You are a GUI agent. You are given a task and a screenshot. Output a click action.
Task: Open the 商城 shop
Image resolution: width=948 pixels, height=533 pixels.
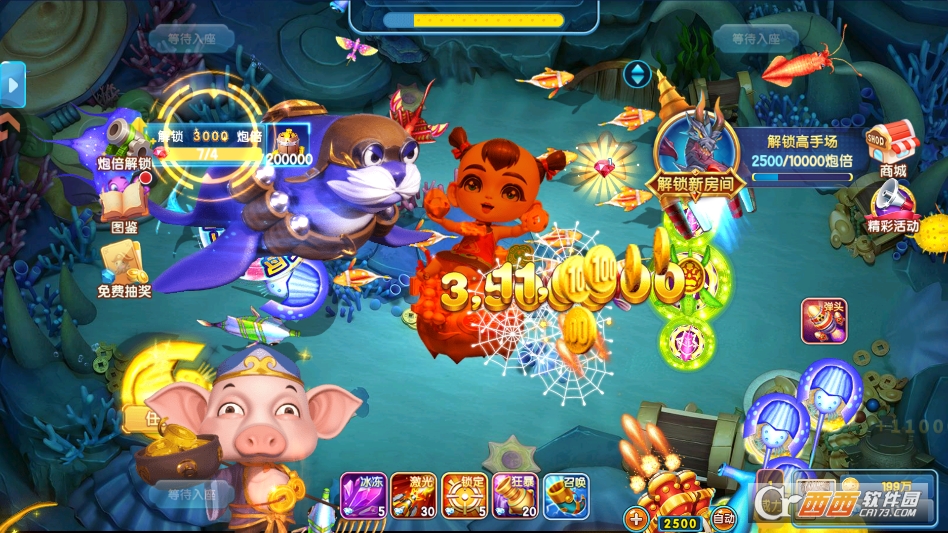892,147
